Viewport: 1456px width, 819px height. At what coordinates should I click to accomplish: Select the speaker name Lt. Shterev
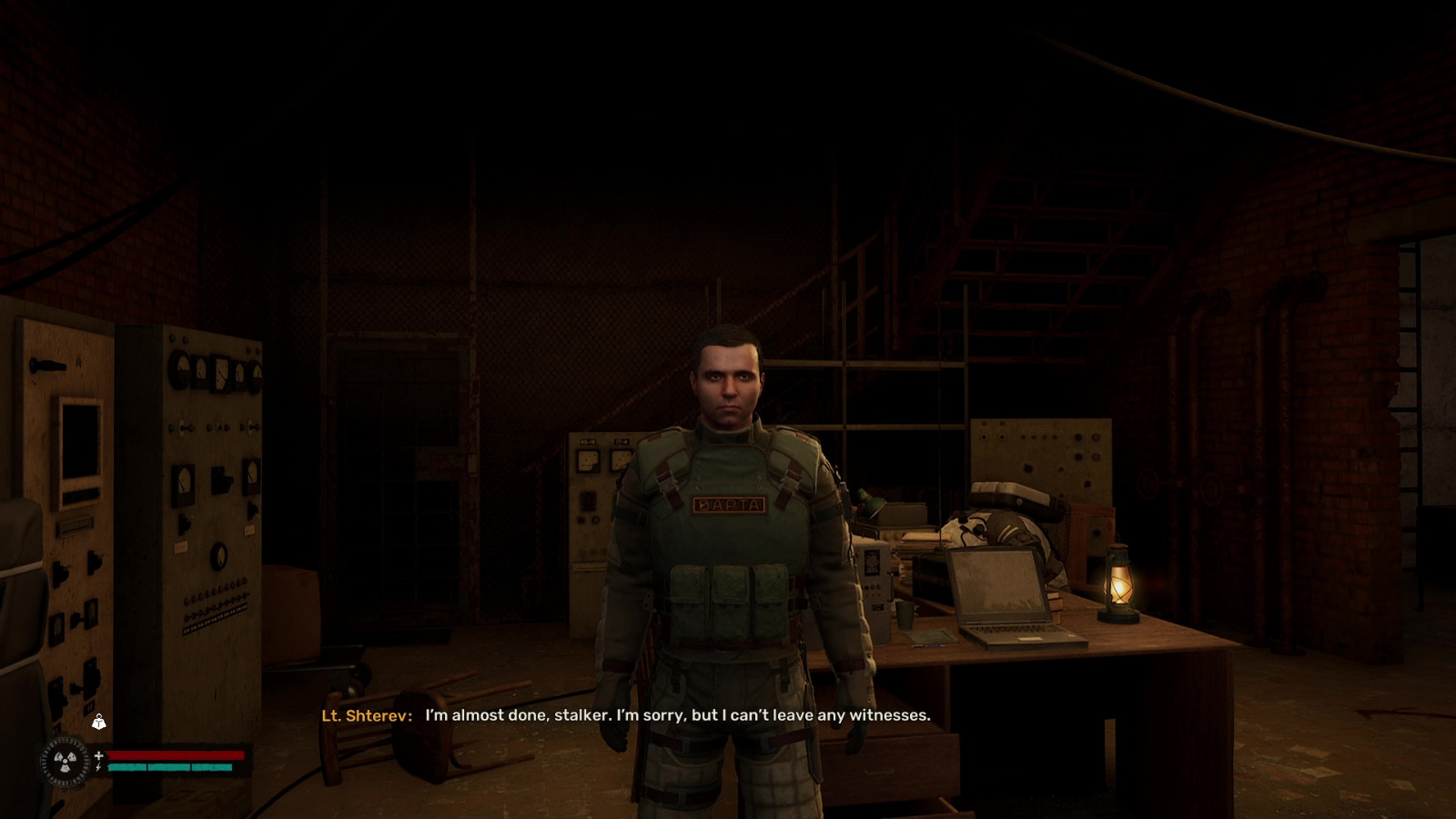[369, 716]
